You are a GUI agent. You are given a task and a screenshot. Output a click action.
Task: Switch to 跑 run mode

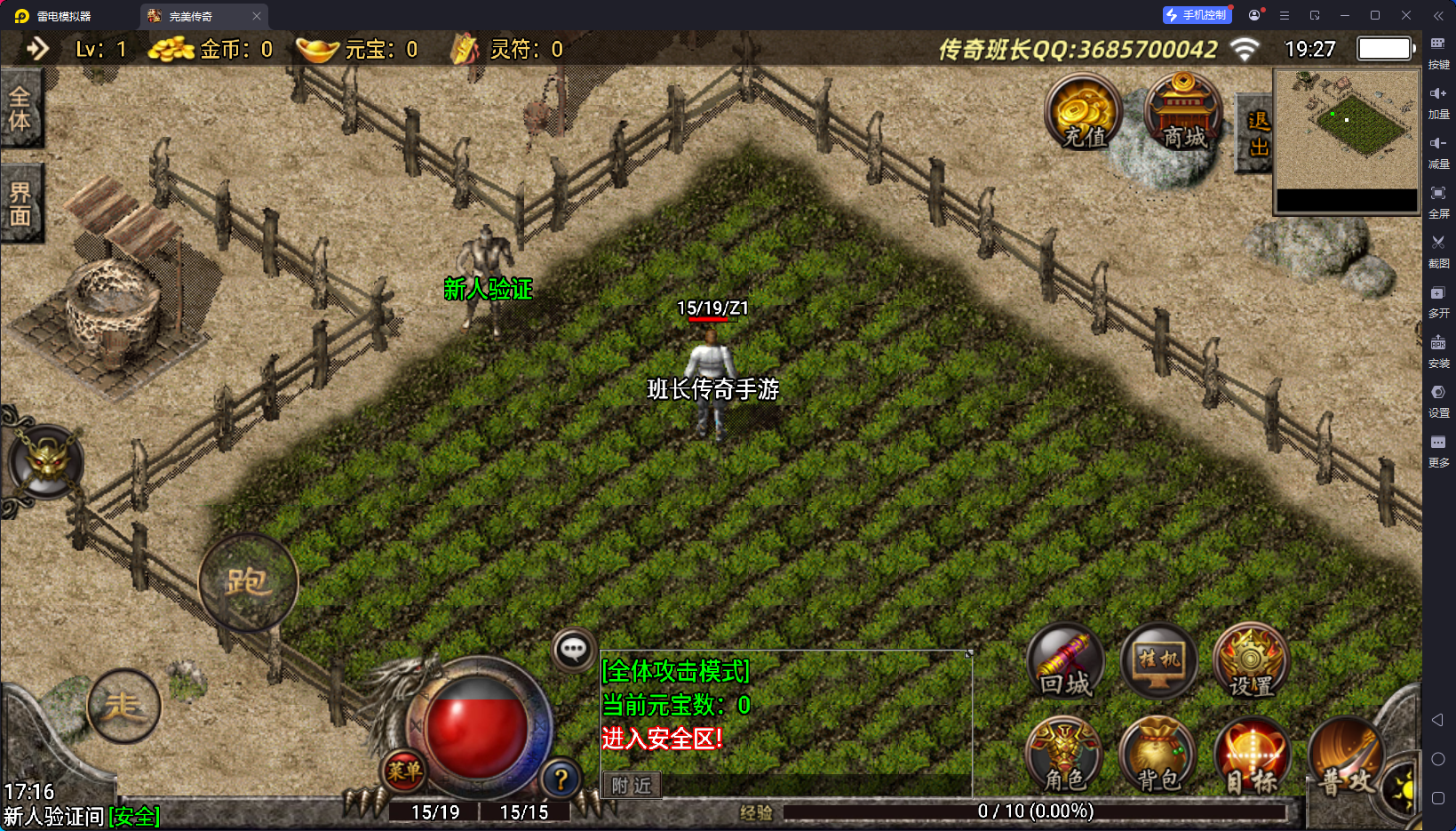248,582
